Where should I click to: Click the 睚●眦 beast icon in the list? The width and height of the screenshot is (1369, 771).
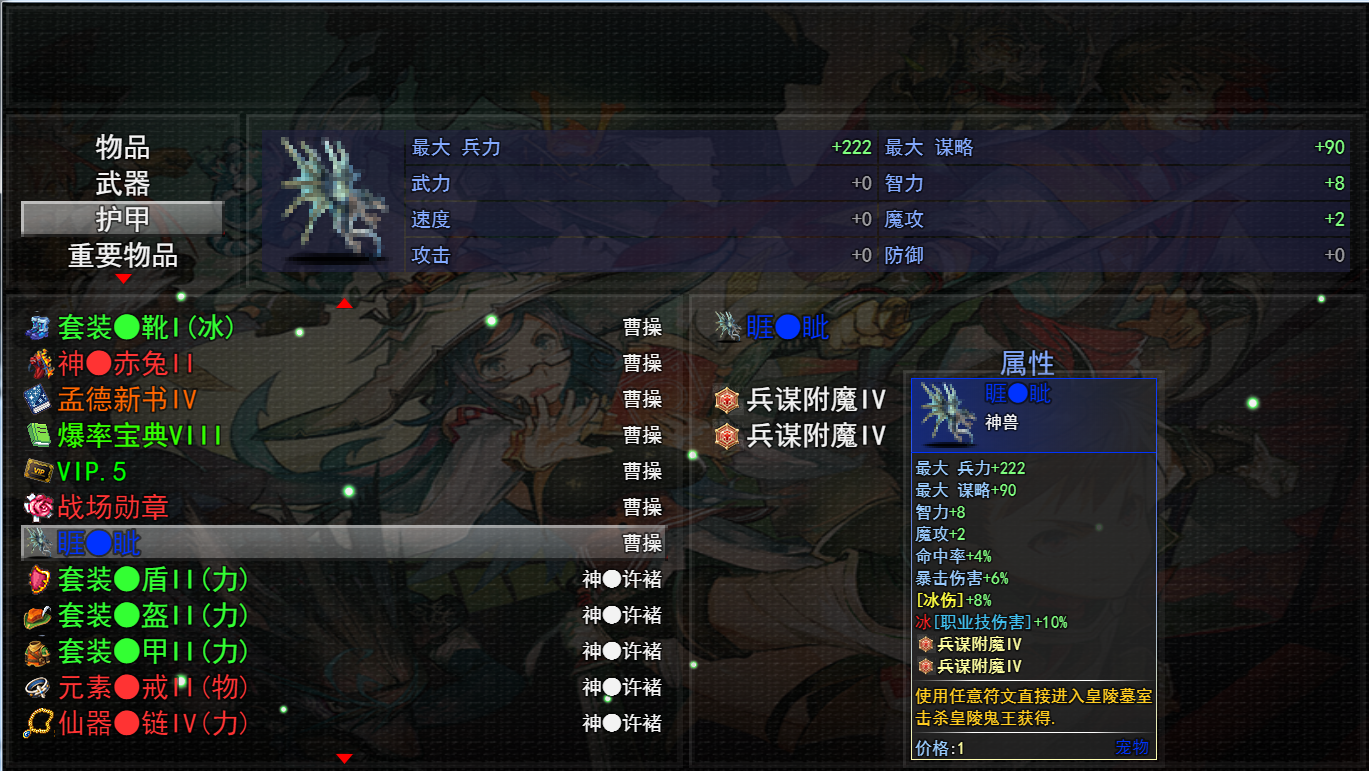pos(35,543)
